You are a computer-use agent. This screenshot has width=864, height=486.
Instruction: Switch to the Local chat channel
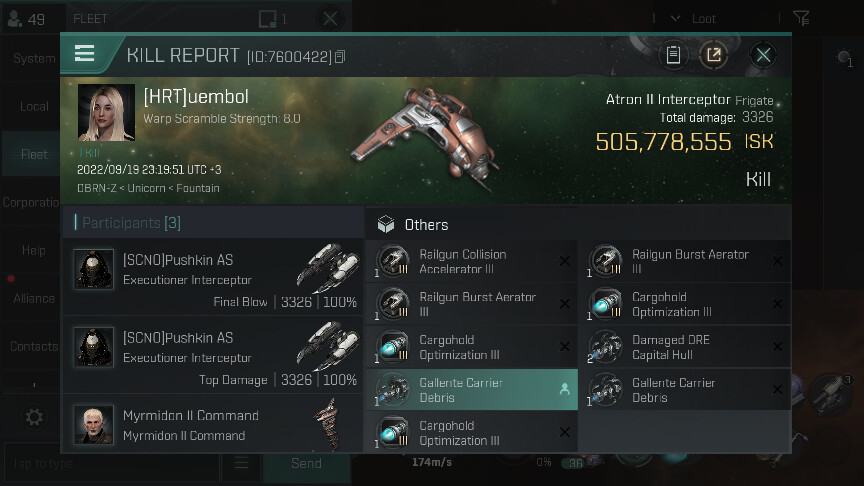34,106
